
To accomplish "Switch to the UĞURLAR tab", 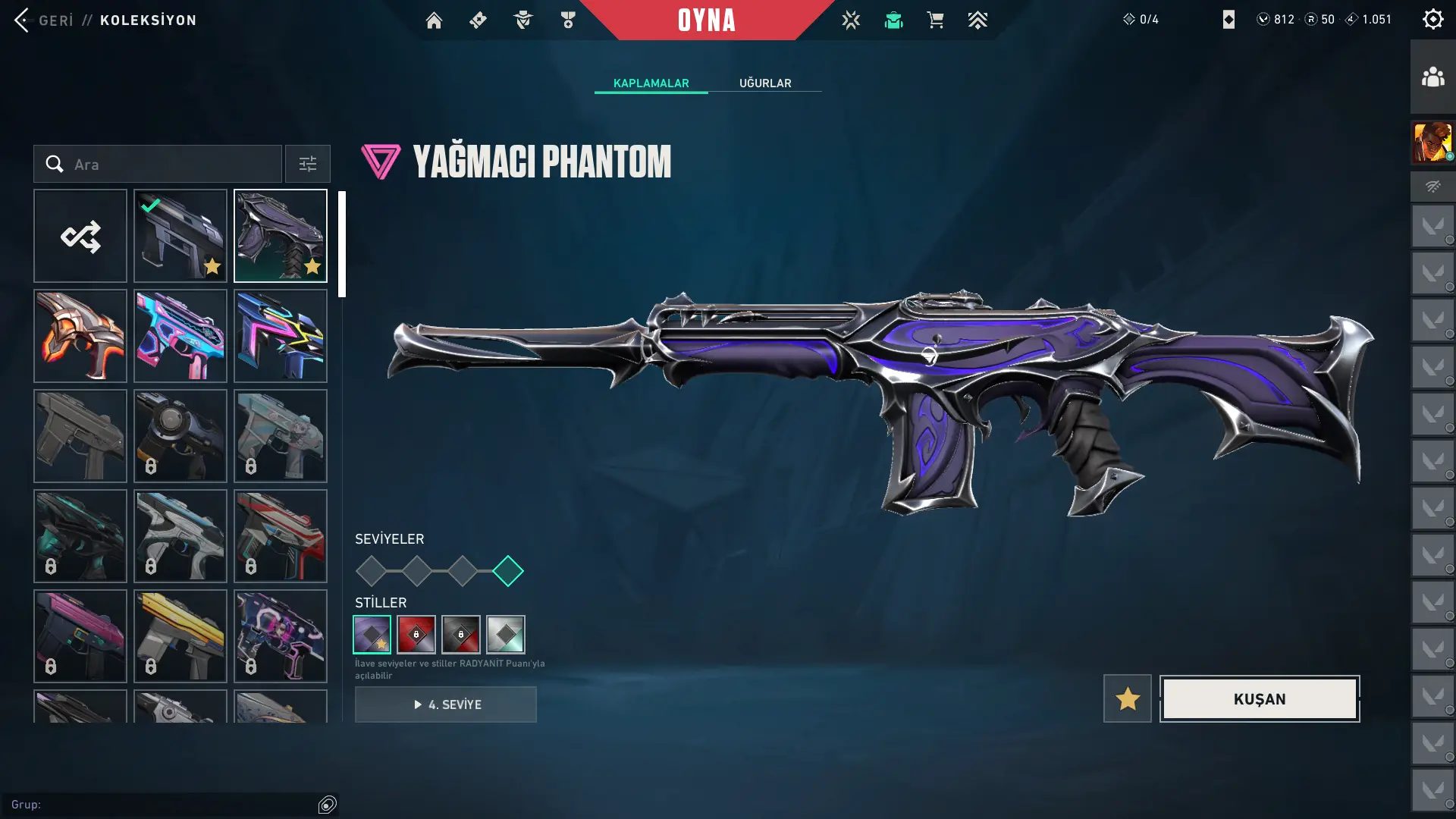I will [765, 83].
